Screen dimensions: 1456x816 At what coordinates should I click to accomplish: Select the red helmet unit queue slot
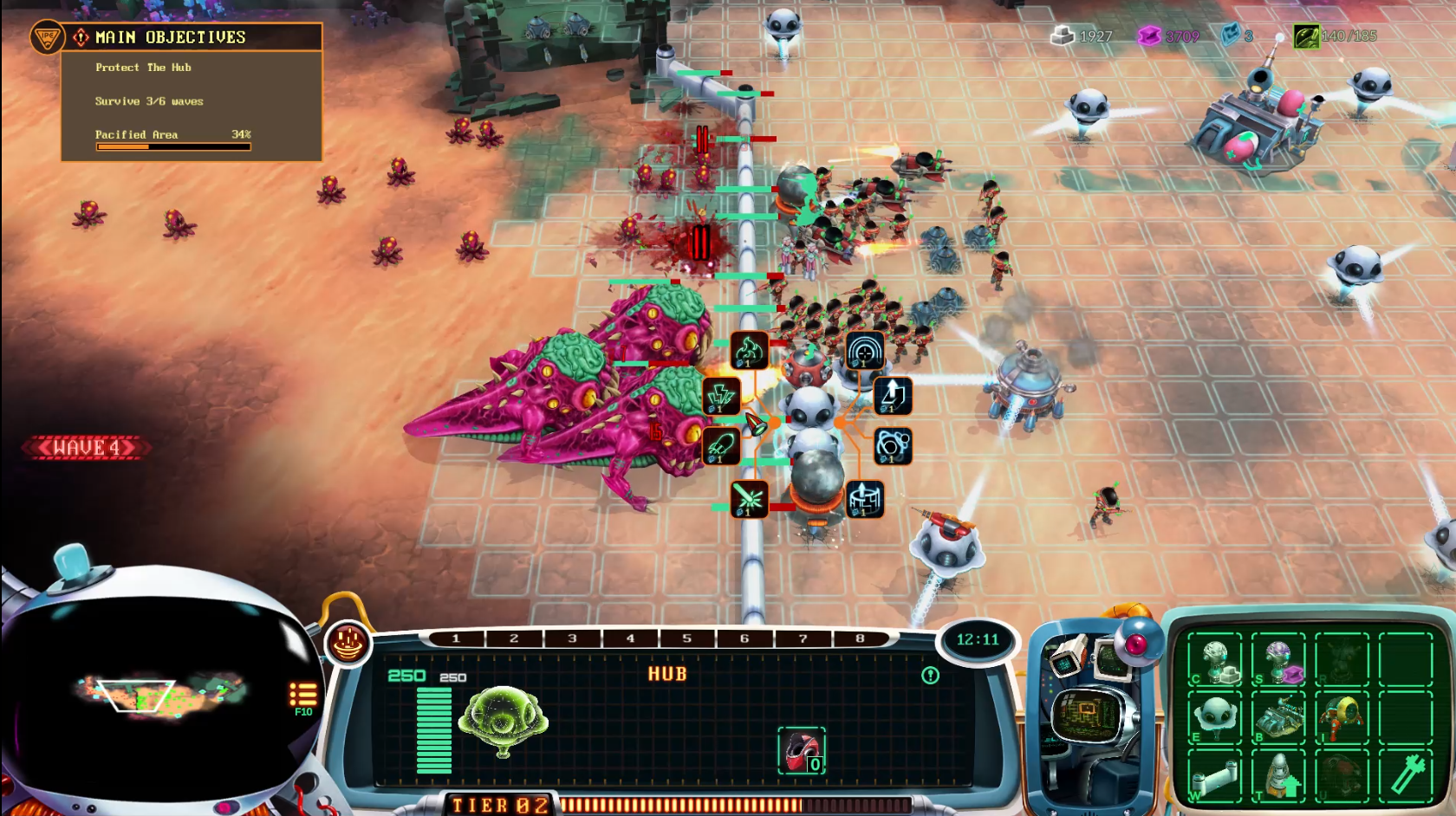pos(802,750)
